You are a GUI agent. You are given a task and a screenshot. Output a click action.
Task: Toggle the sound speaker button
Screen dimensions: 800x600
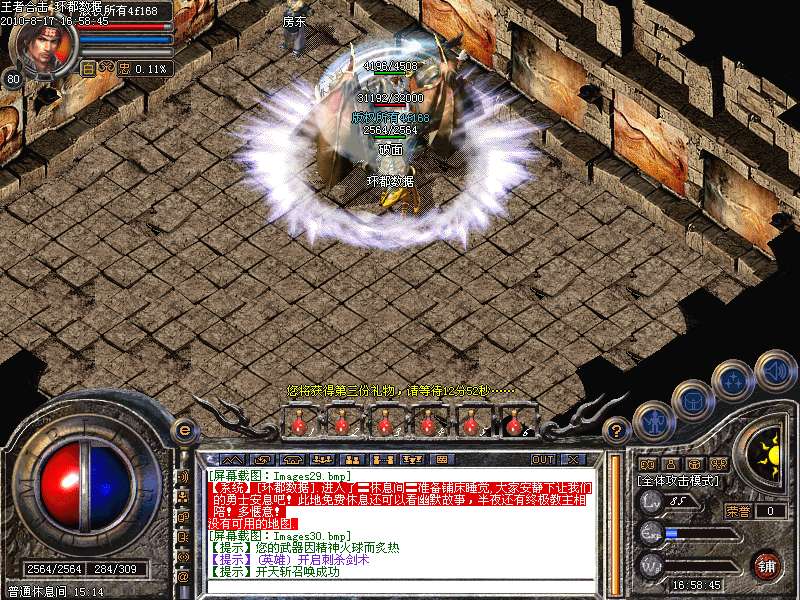coord(775,369)
